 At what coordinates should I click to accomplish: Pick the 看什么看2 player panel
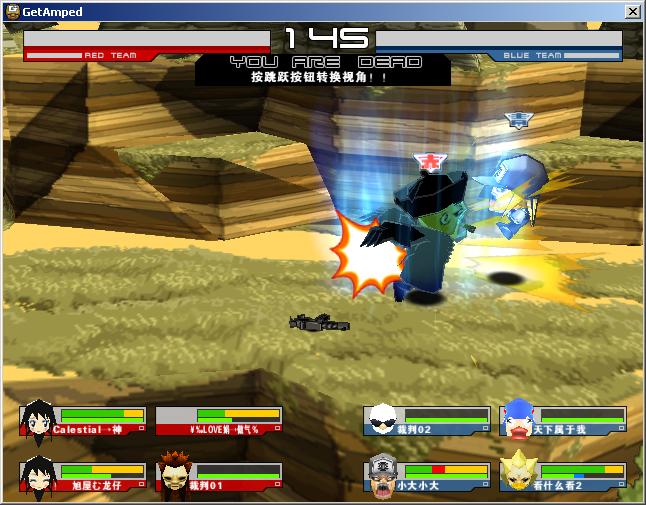click(563, 477)
